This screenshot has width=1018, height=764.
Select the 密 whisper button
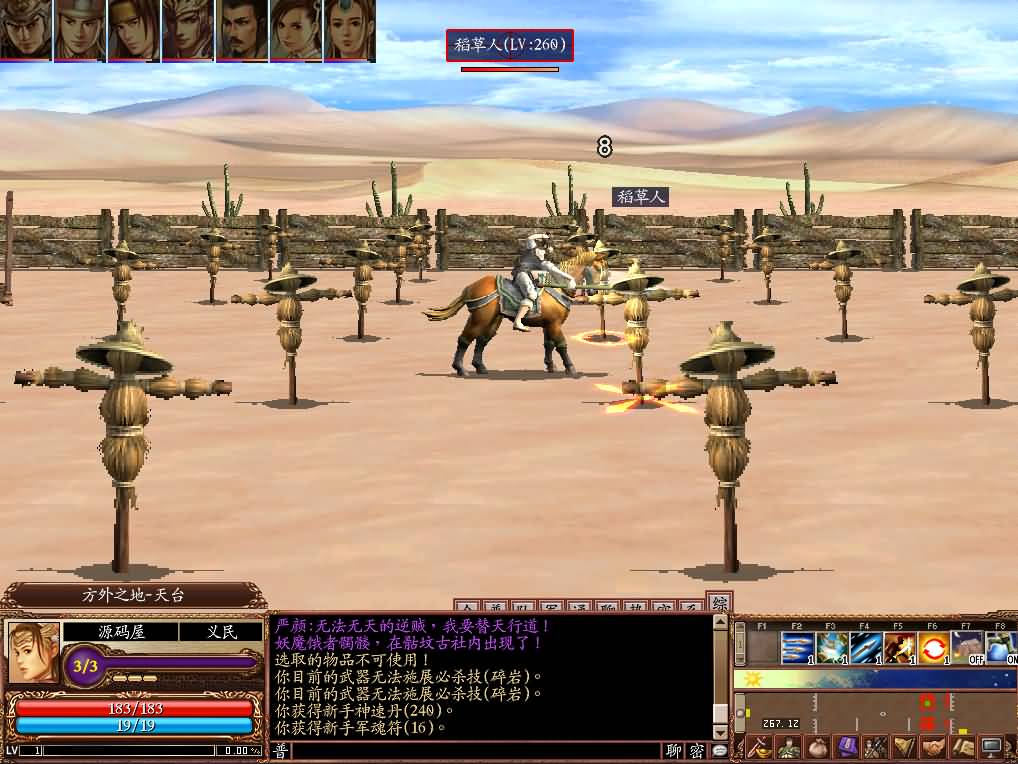pos(697,751)
